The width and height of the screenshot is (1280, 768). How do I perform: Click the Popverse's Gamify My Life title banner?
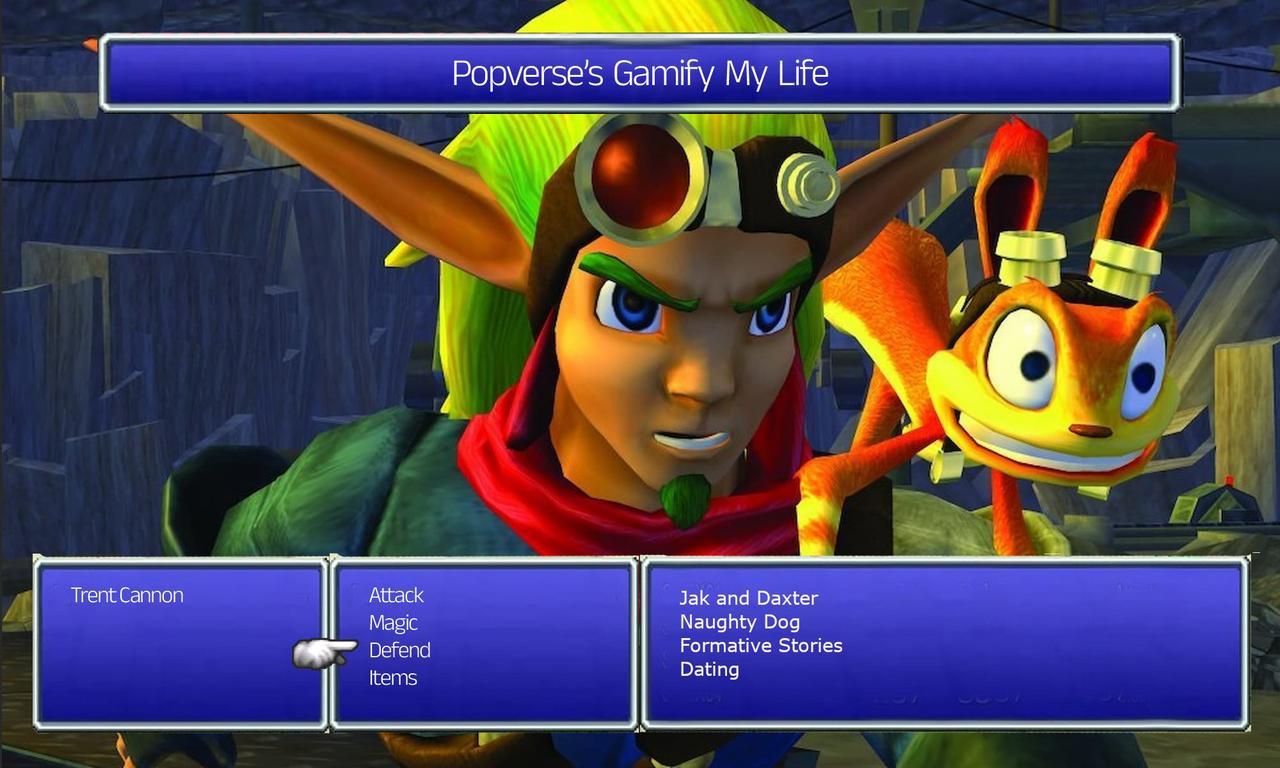point(640,73)
